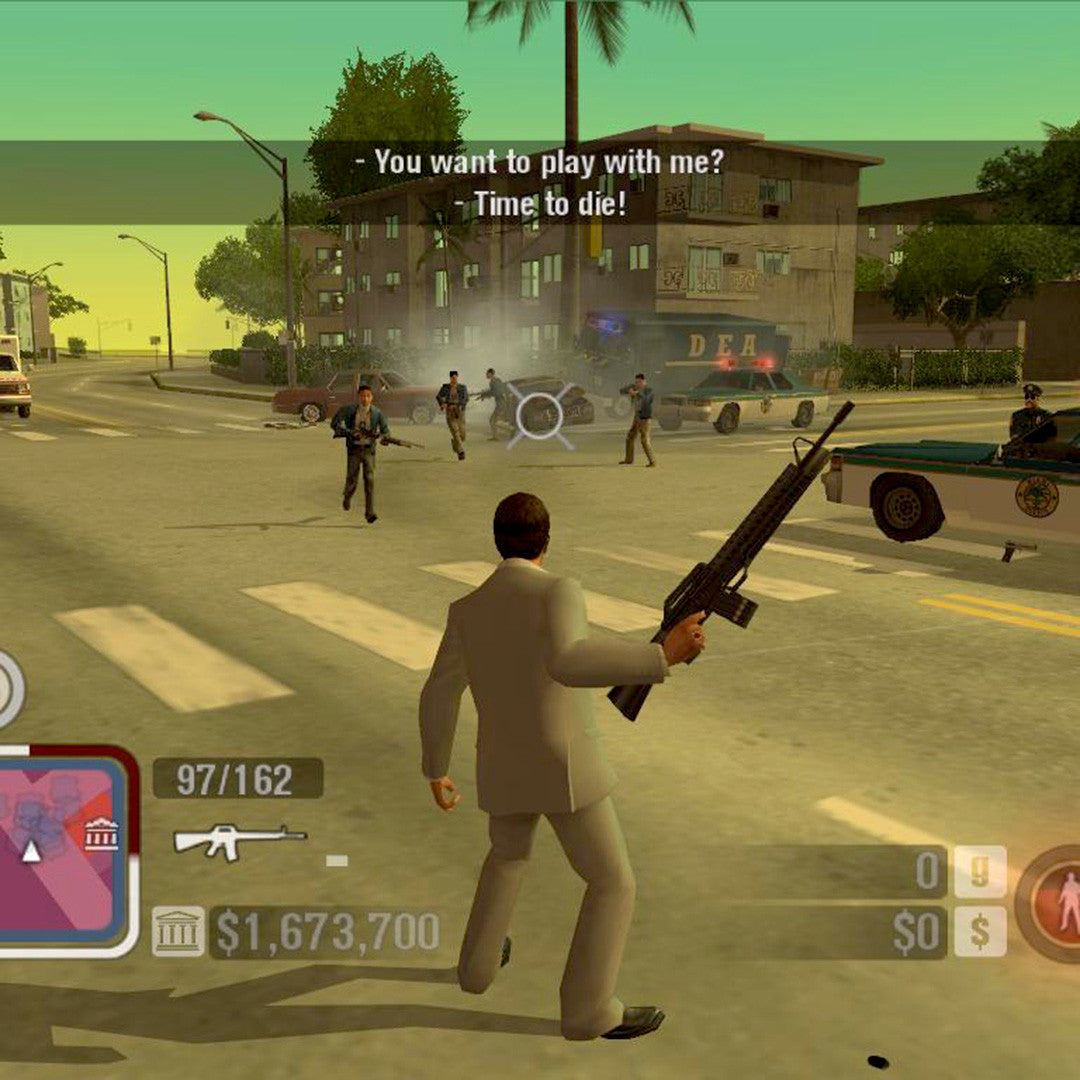
Task: Click the white player arrow on minimap
Action: [x=32, y=851]
